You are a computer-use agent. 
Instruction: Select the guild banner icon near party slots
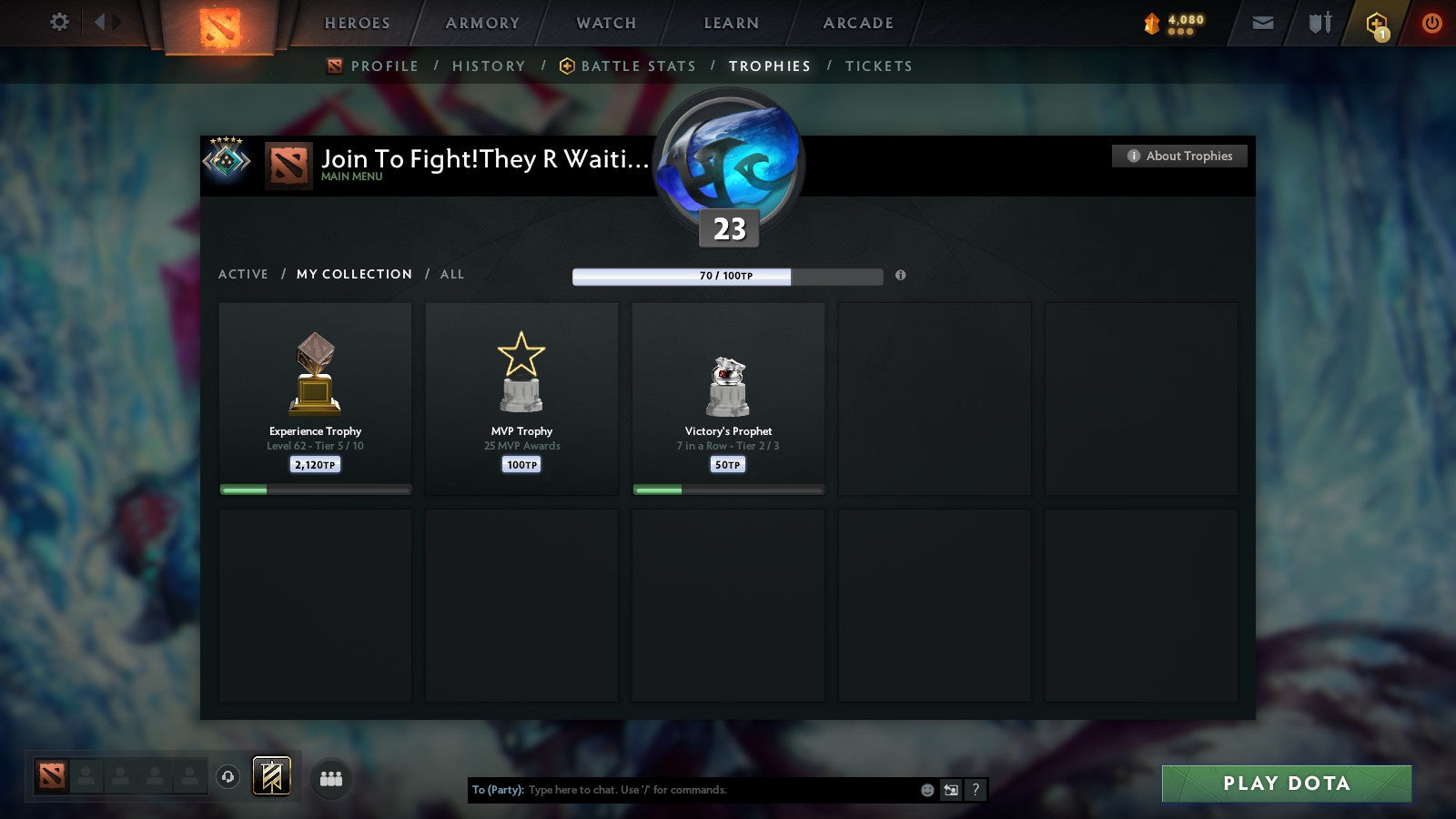[271, 775]
